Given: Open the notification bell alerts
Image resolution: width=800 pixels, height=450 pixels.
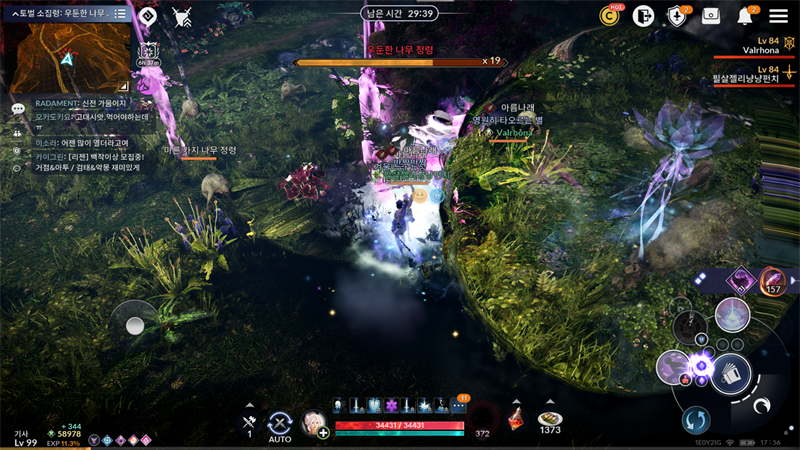Looking at the screenshot, I should pos(745,16).
